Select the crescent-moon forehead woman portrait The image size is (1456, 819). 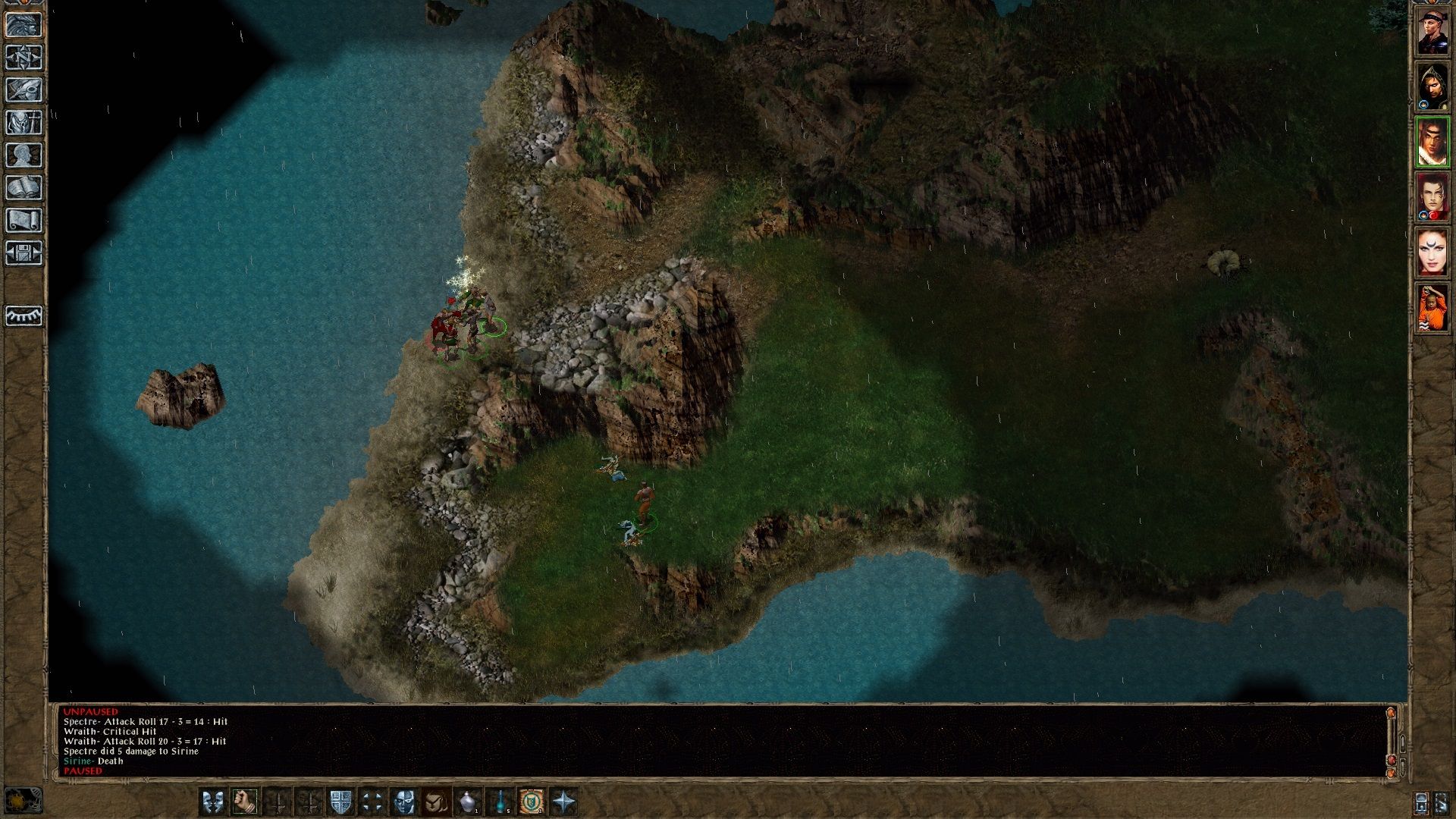[1432, 253]
